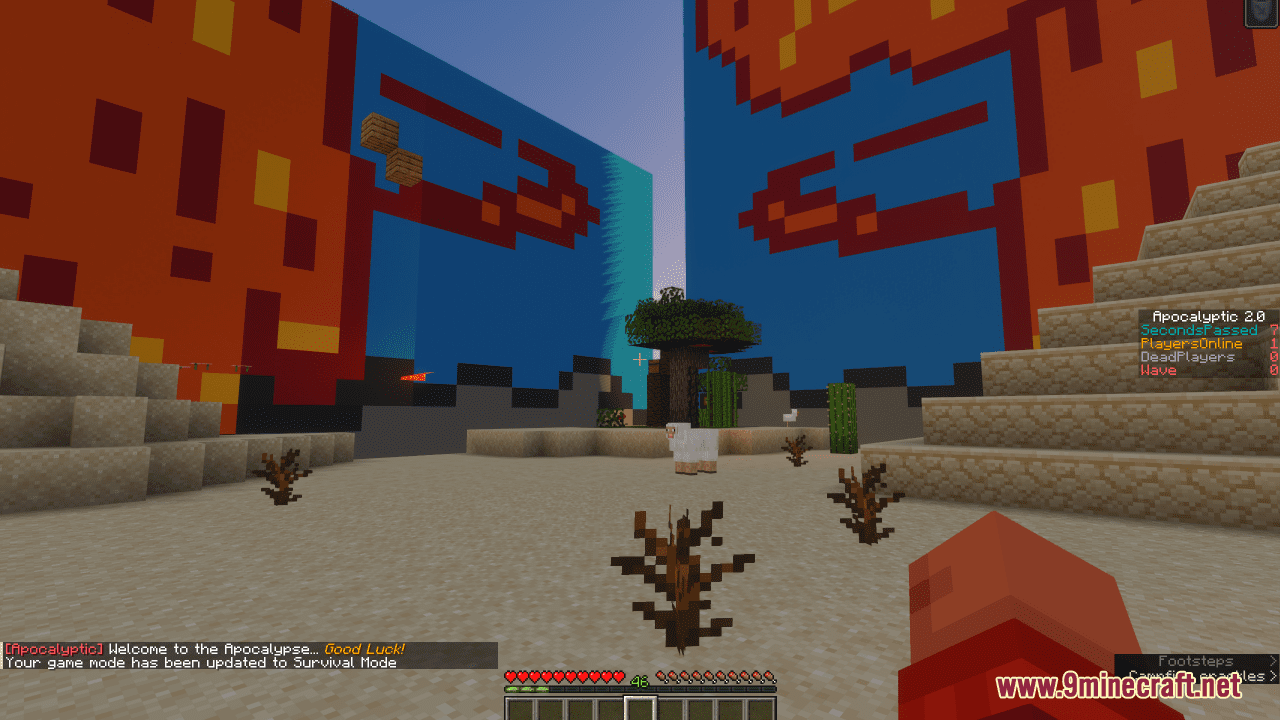The image size is (1280, 720).
Task: Click the Wave entry in the scoreboard
Action: coord(1160,369)
